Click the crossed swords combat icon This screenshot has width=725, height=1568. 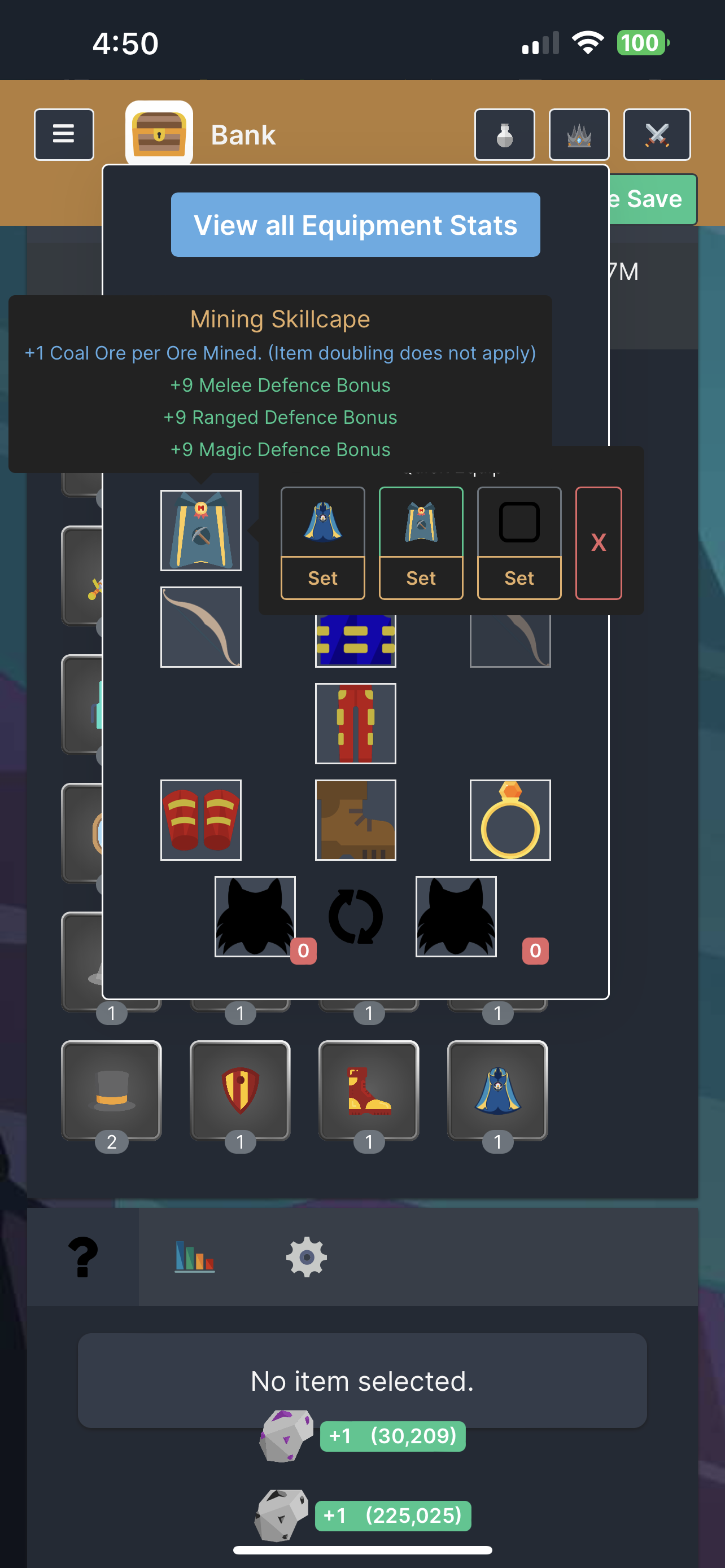tap(657, 134)
